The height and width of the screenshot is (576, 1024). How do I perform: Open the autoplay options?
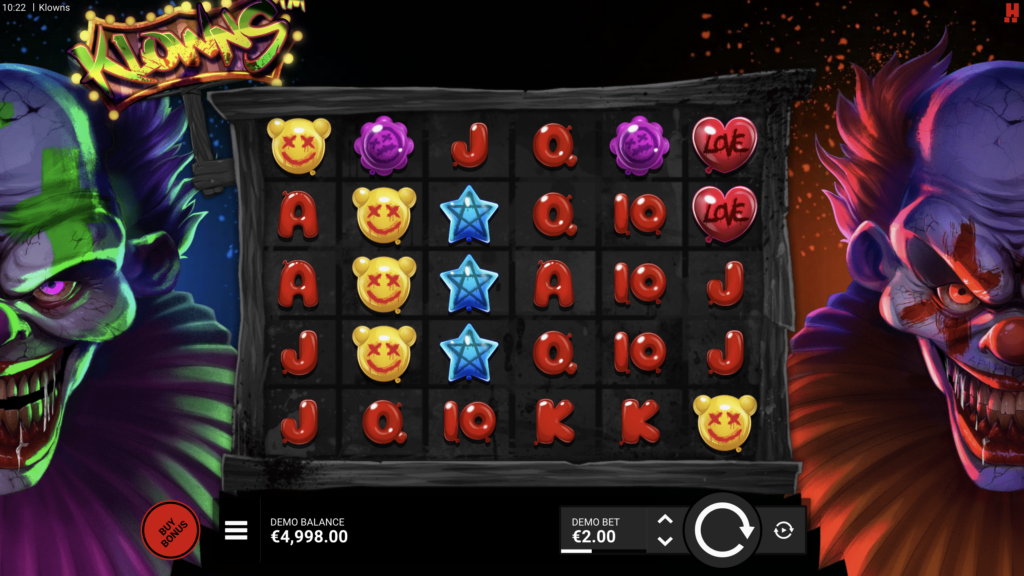click(x=784, y=530)
